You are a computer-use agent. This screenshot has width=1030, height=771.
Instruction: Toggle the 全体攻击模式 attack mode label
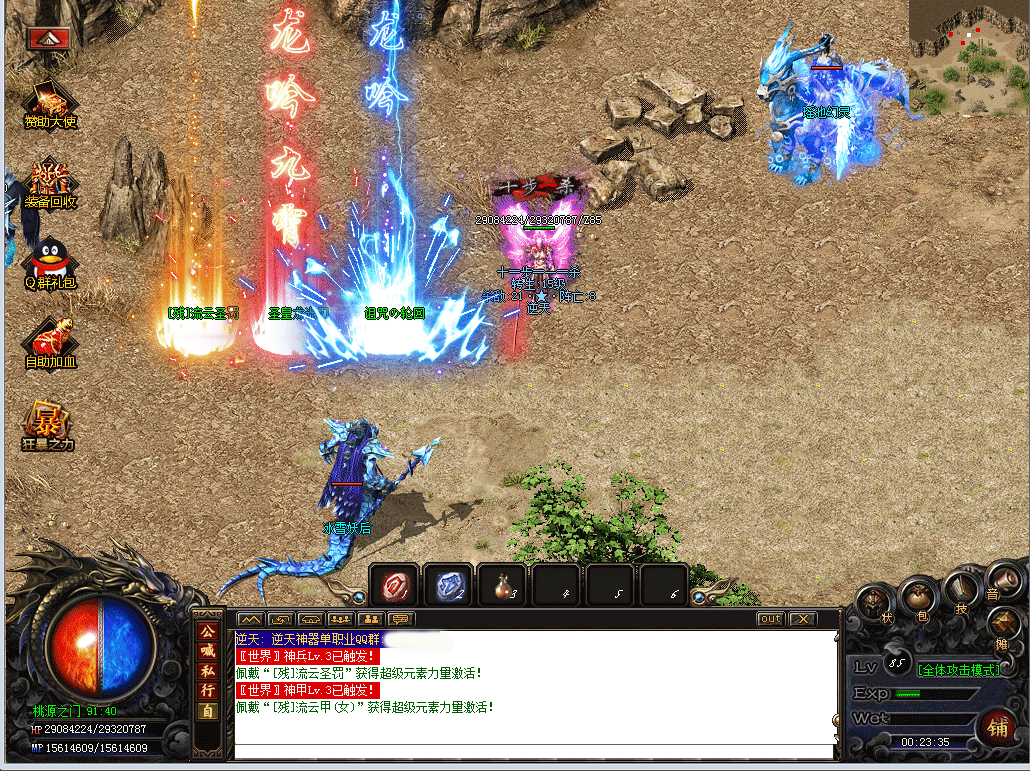click(x=958, y=669)
